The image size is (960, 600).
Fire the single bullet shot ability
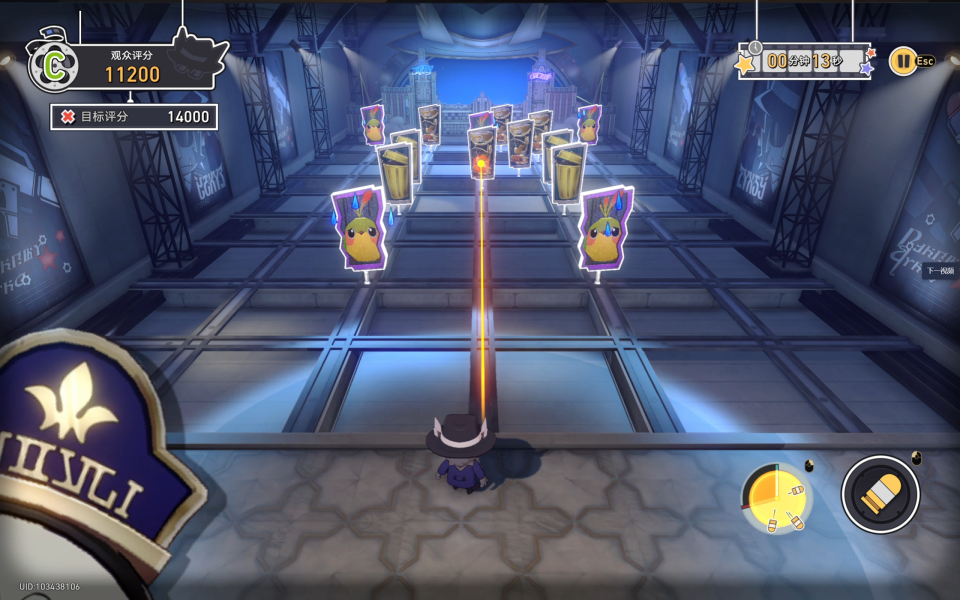tap(880, 493)
